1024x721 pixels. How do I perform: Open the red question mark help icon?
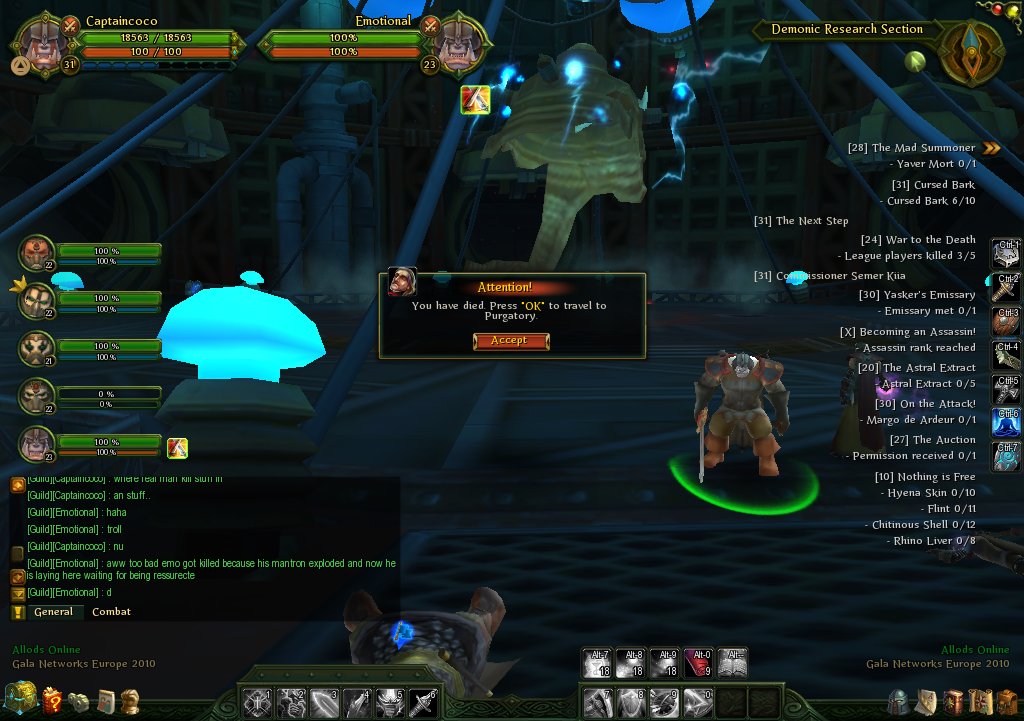[51, 700]
